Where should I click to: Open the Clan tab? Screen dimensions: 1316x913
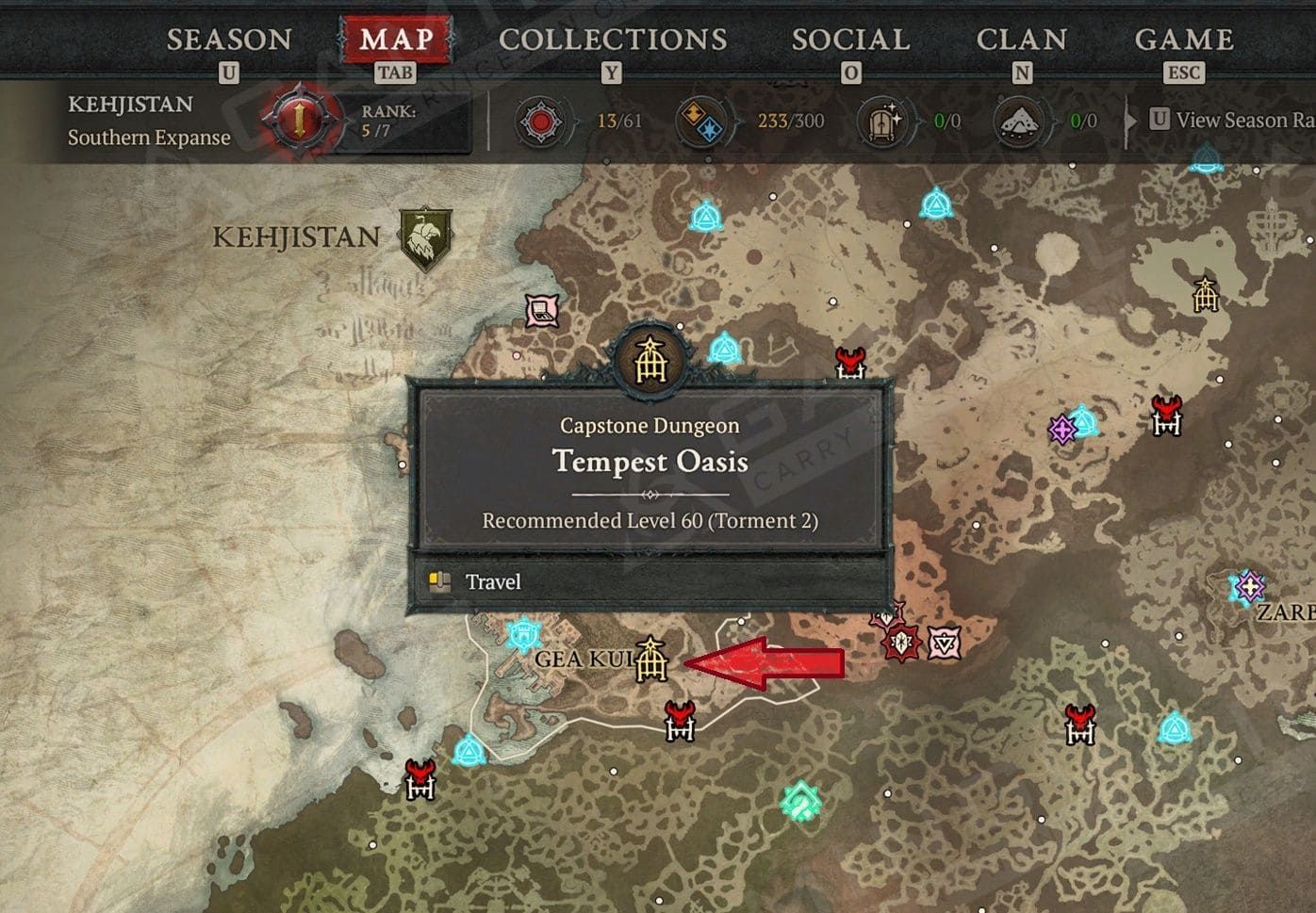coord(1022,40)
